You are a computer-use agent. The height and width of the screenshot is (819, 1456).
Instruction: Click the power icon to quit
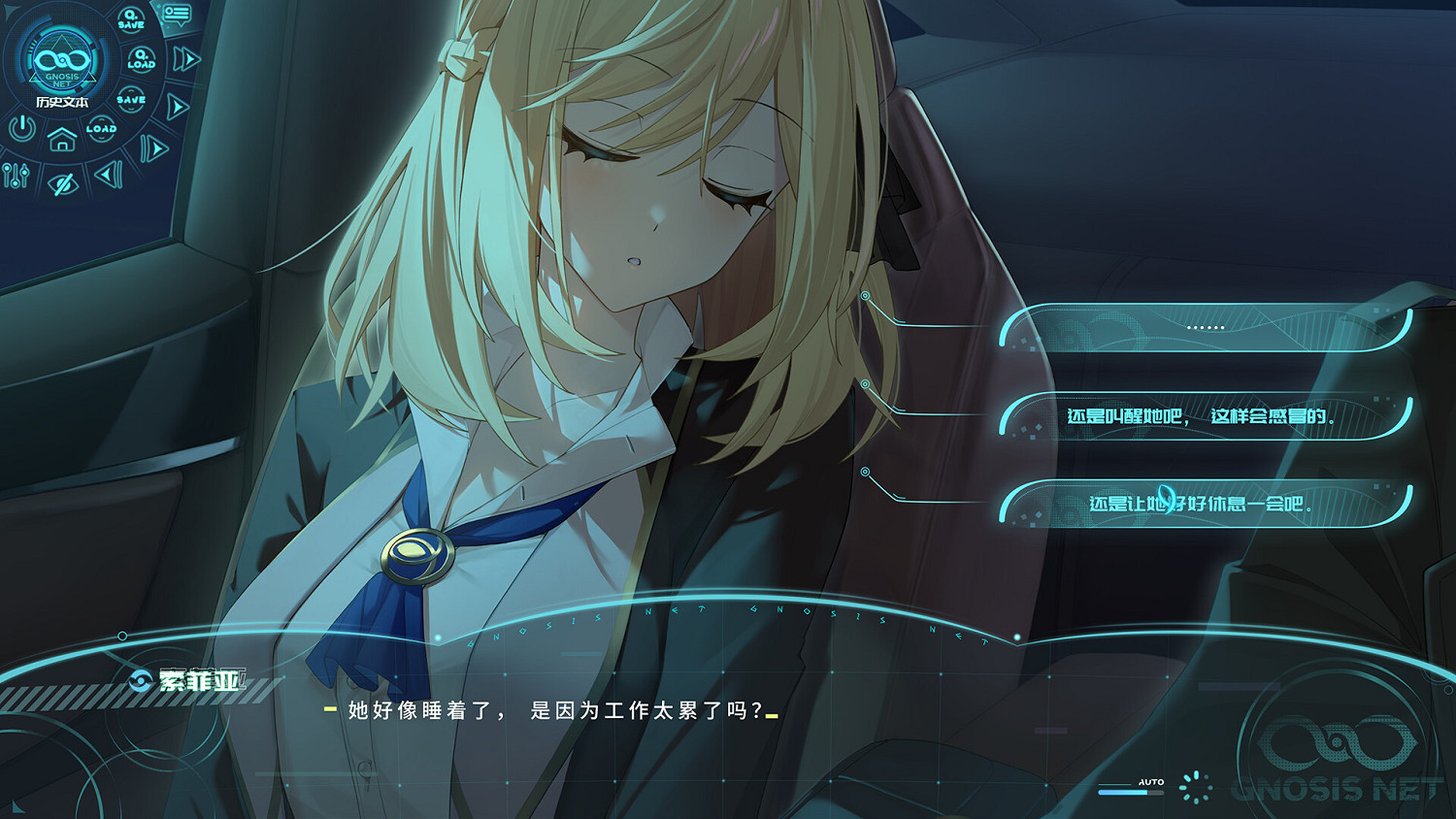click(x=21, y=126)
